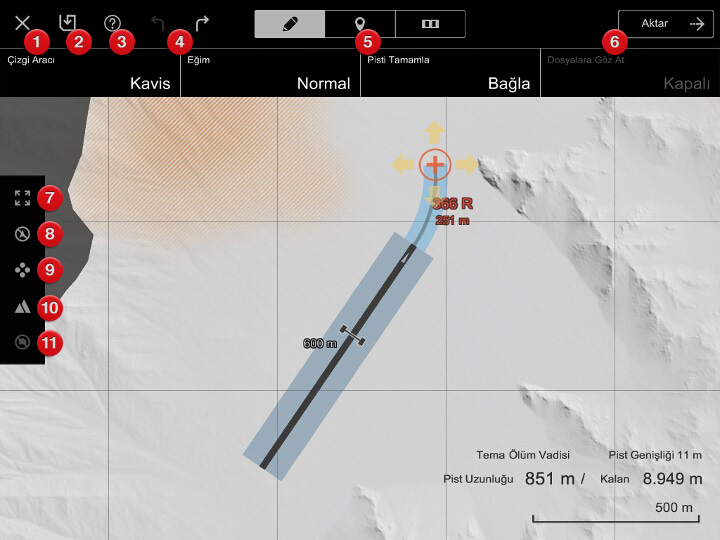Select the red crosshair track endpoint handle
The width and height of the screenshot is (720, 540).
pos(435,163)
